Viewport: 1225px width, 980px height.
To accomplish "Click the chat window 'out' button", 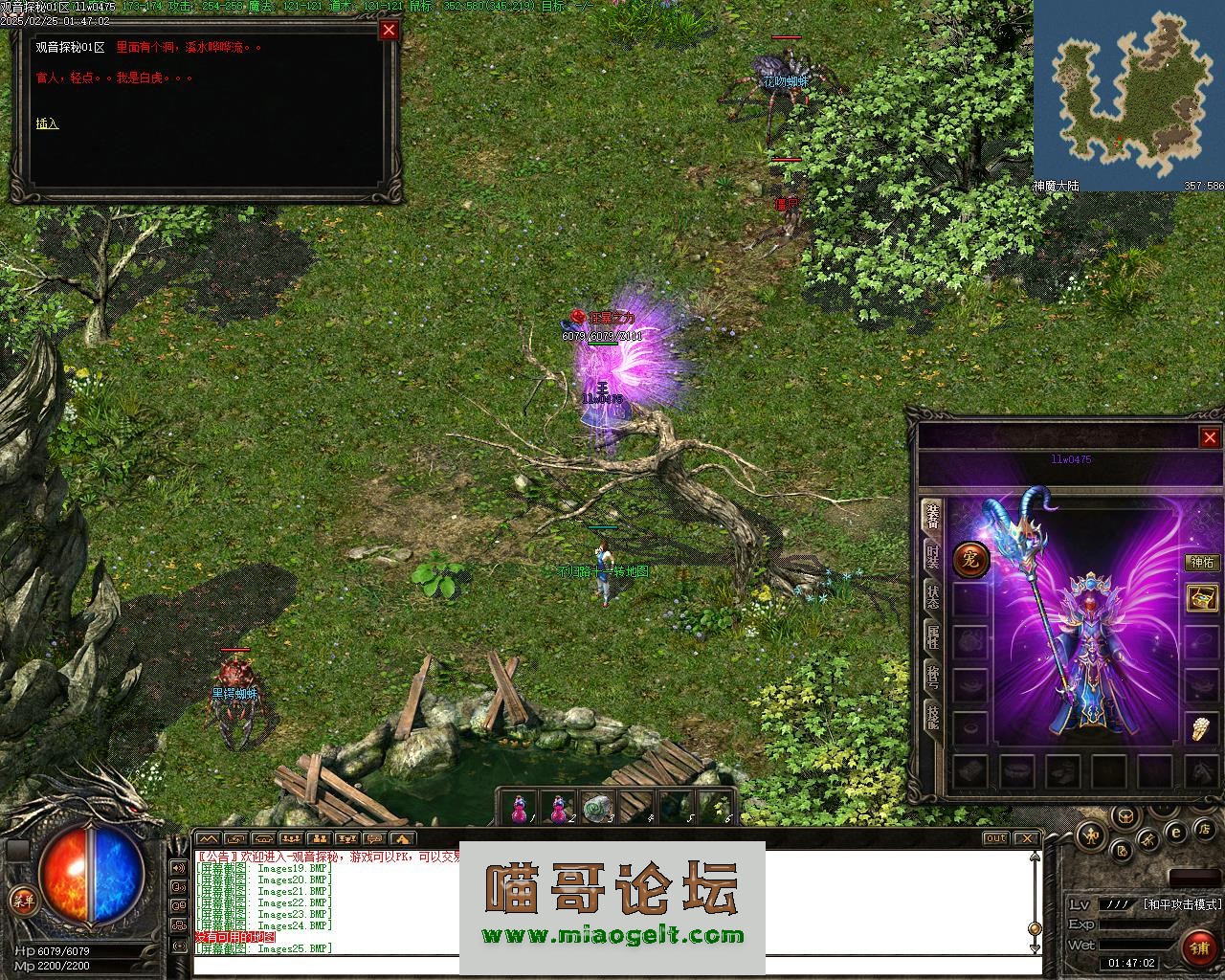I will coord(996,838).
